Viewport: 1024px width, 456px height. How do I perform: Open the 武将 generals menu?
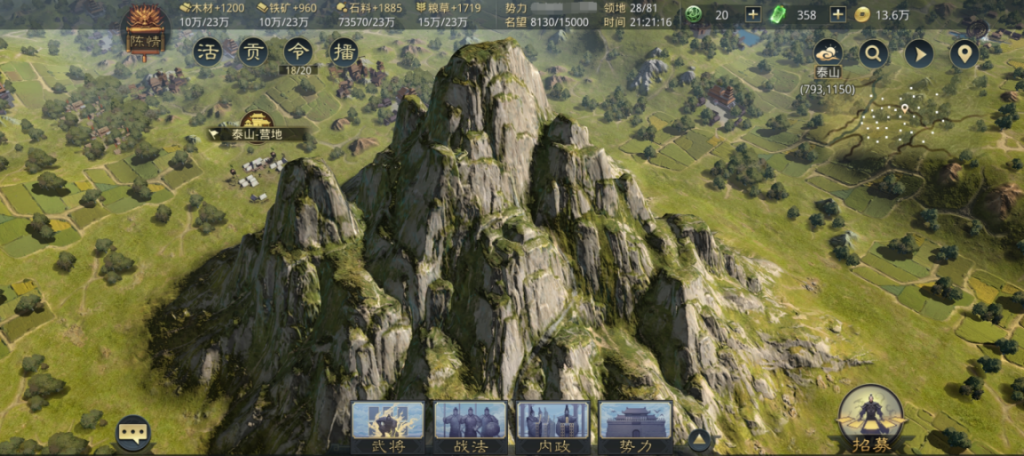pos(387,425)
